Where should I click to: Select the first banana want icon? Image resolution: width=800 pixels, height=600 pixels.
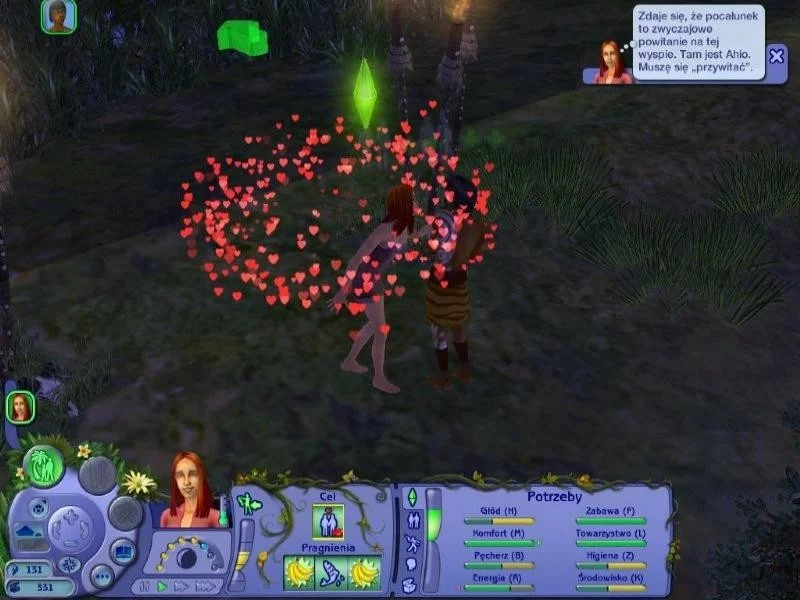coord(299,574)
